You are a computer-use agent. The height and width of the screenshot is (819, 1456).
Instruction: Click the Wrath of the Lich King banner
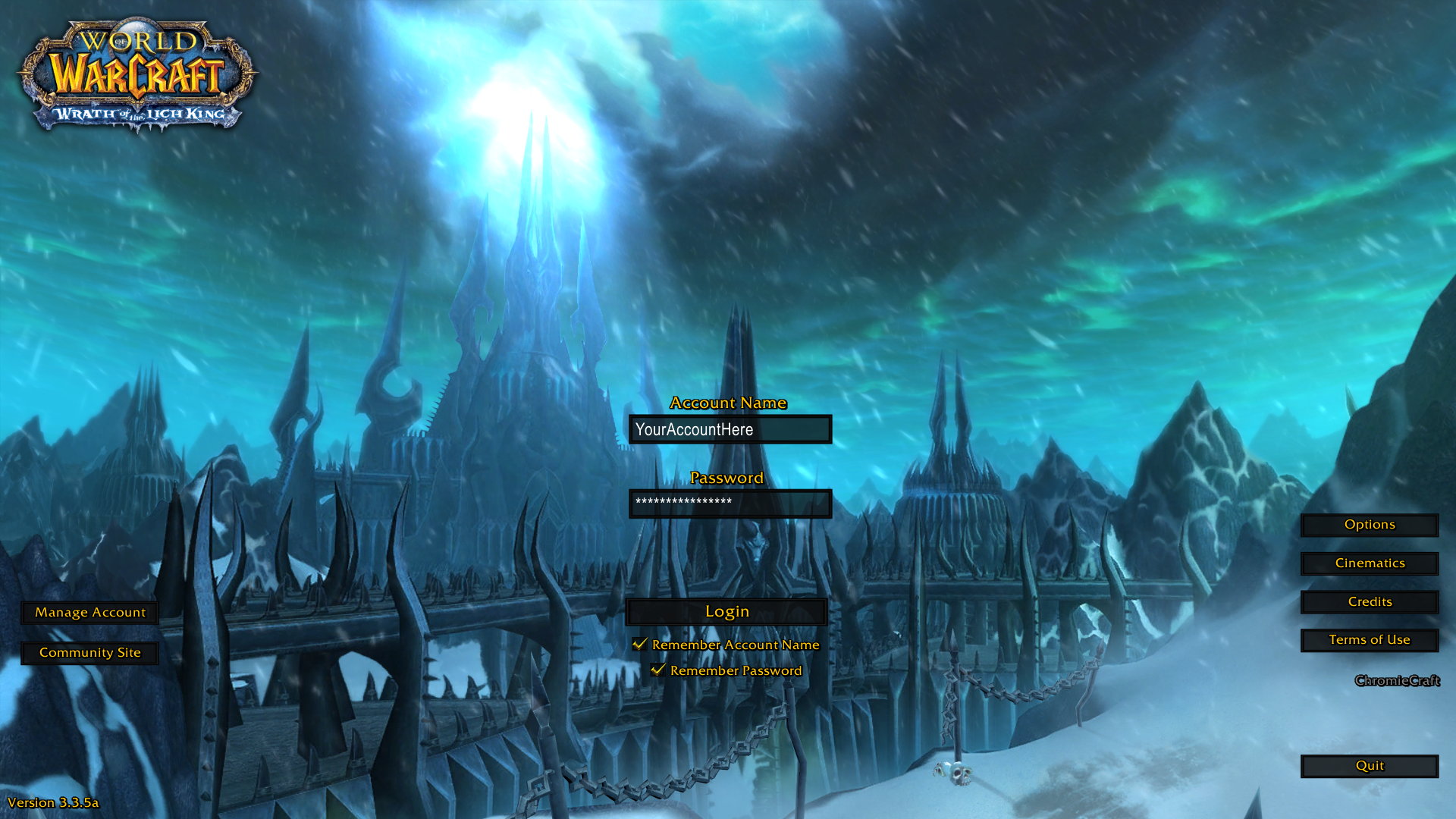(x=136, y=114)
